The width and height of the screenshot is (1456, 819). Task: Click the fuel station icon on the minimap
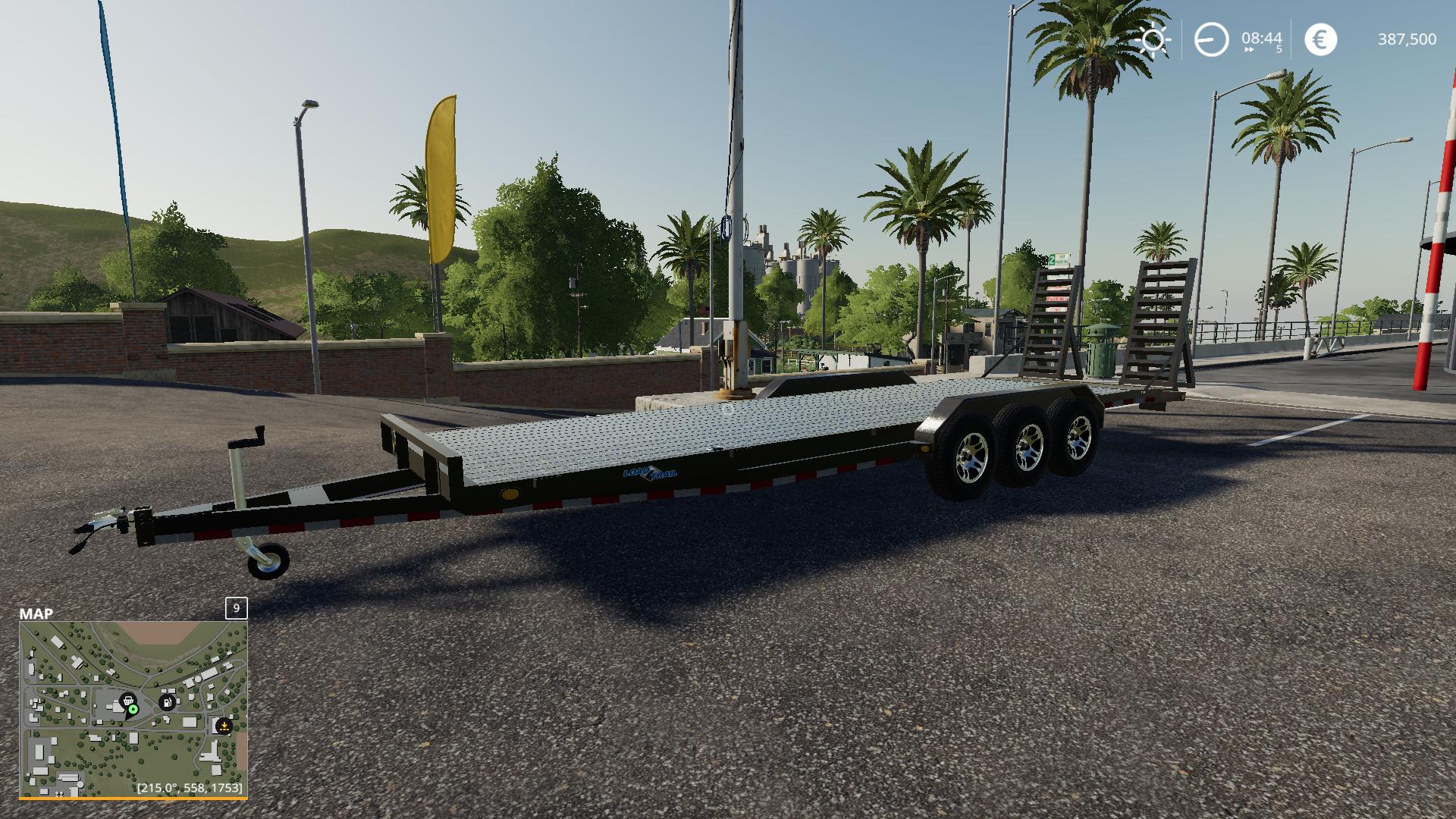coord(167,702)
